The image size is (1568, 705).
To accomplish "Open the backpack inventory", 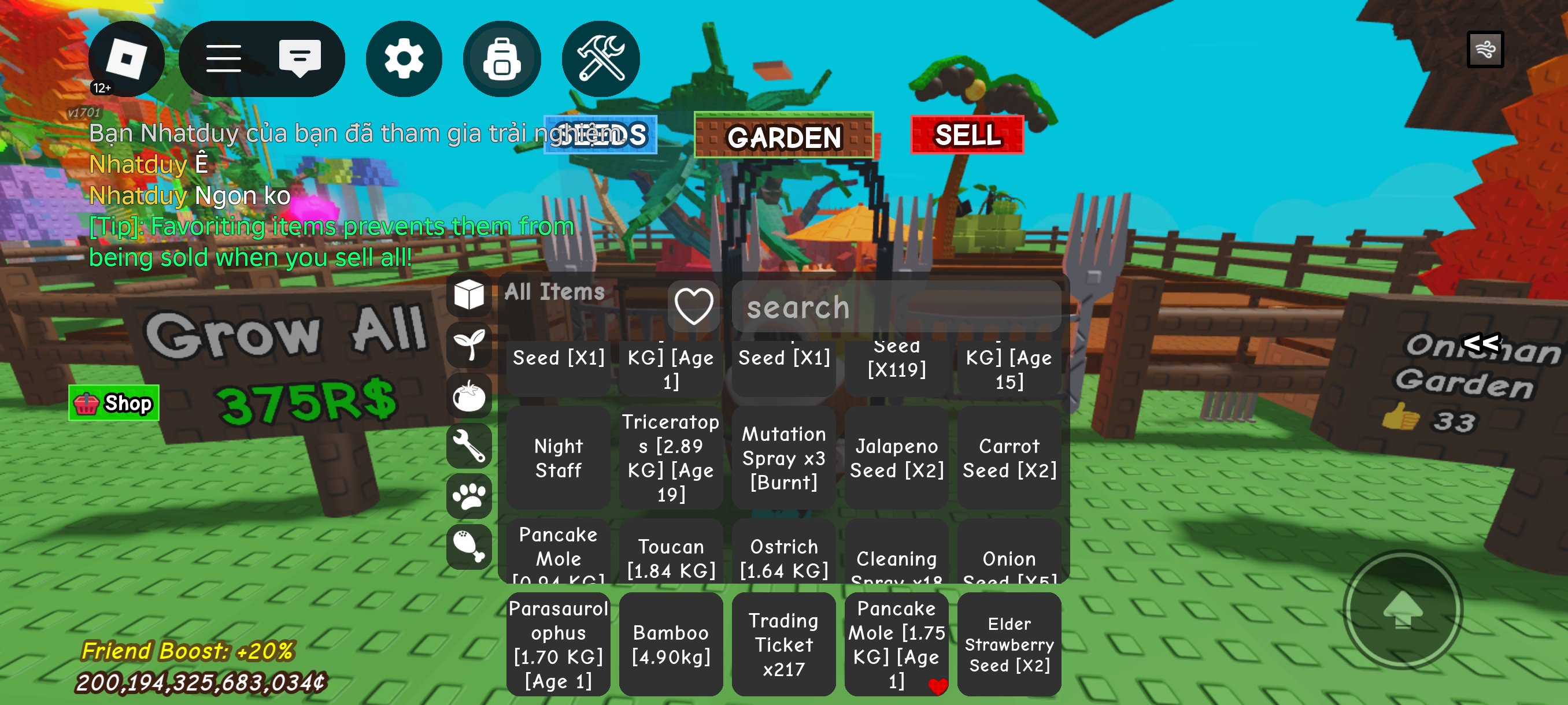I will (502, 59).
